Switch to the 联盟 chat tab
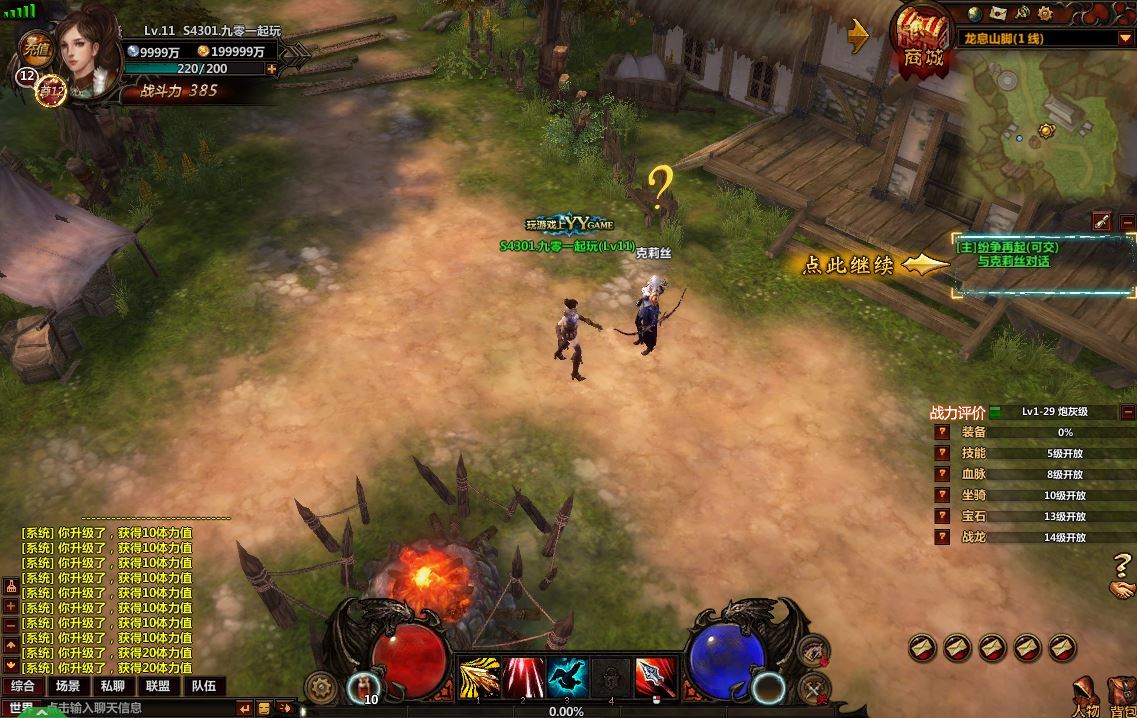 (x=157, y=686)
